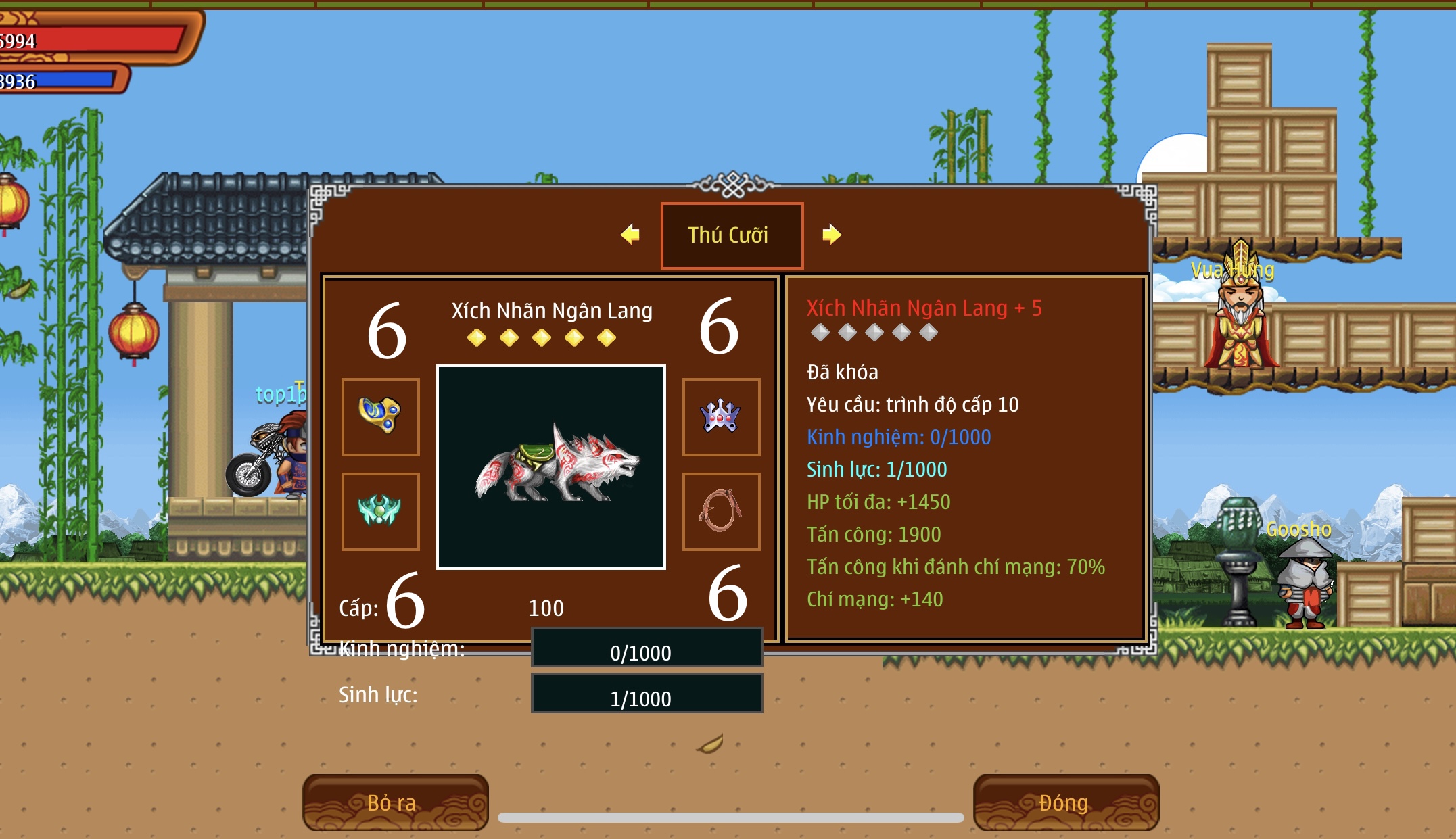1456x839 pixels.
Task: Select the blue and gold mount gear slot
Action: [381, 416]
